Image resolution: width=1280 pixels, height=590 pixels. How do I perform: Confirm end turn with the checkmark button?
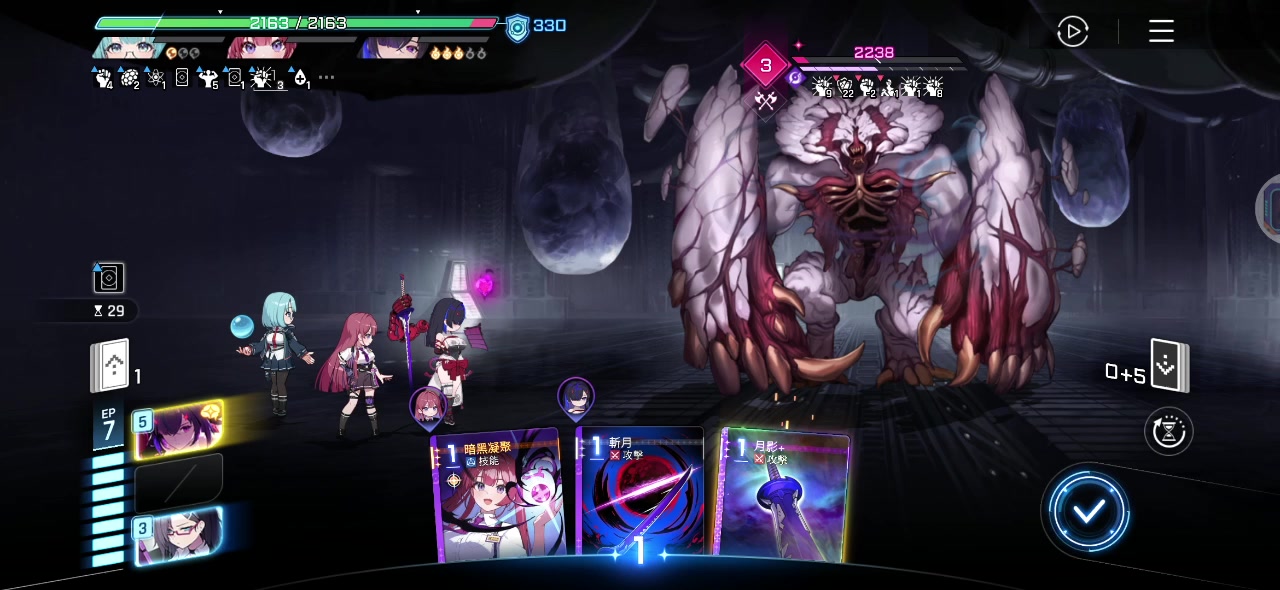[1088, 512]
